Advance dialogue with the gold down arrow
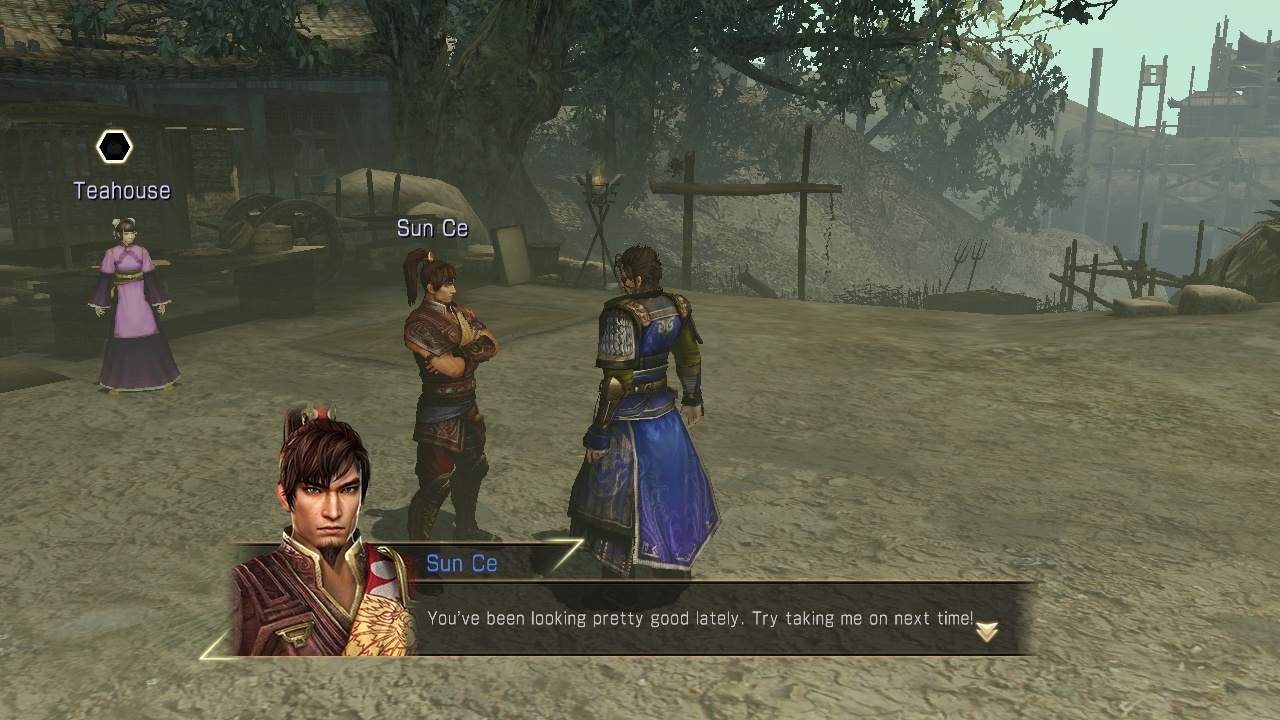This screenshot has height=720, width=1280. coord(987,631)
